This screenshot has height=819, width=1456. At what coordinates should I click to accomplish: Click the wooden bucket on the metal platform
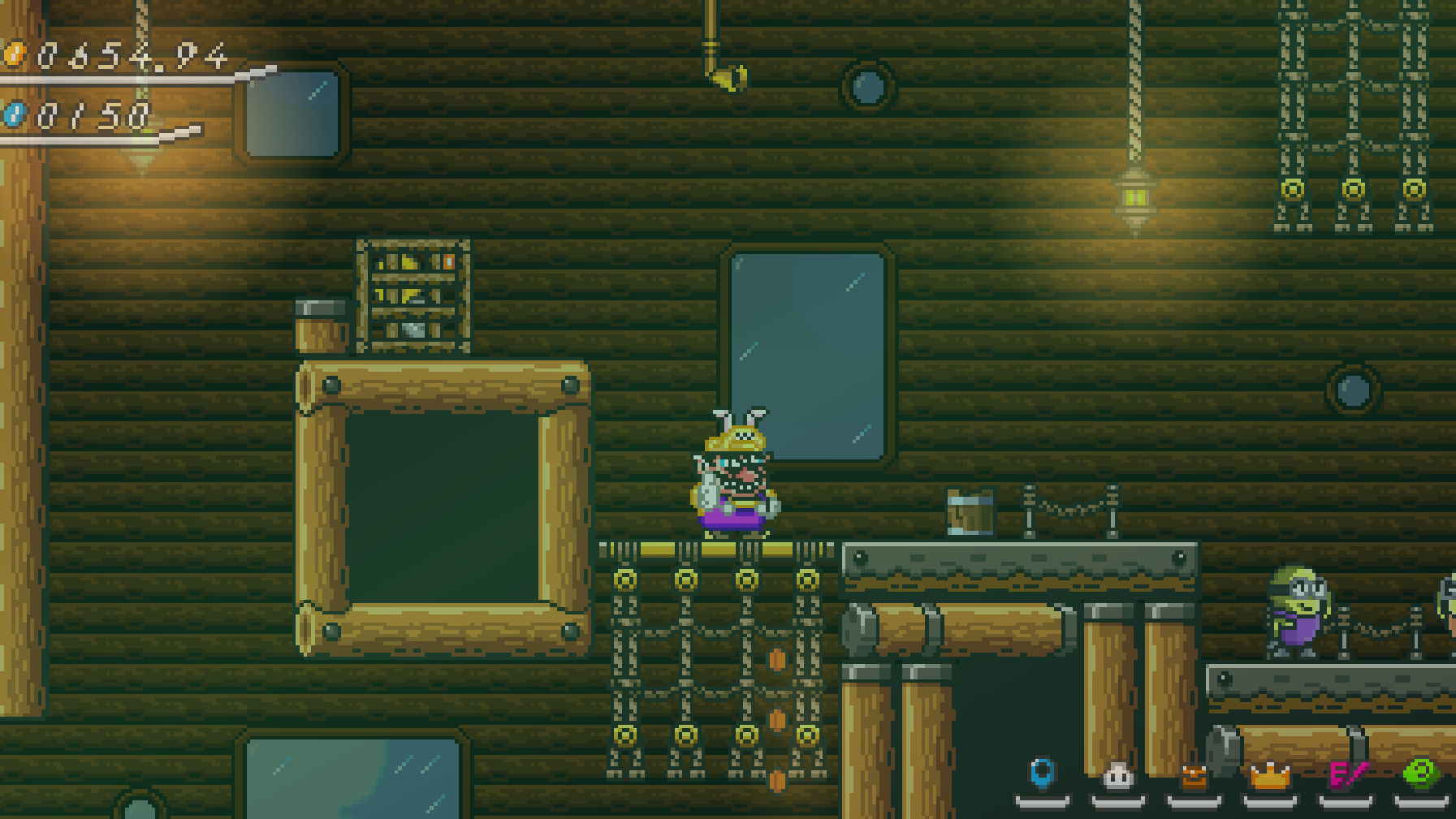969,511
